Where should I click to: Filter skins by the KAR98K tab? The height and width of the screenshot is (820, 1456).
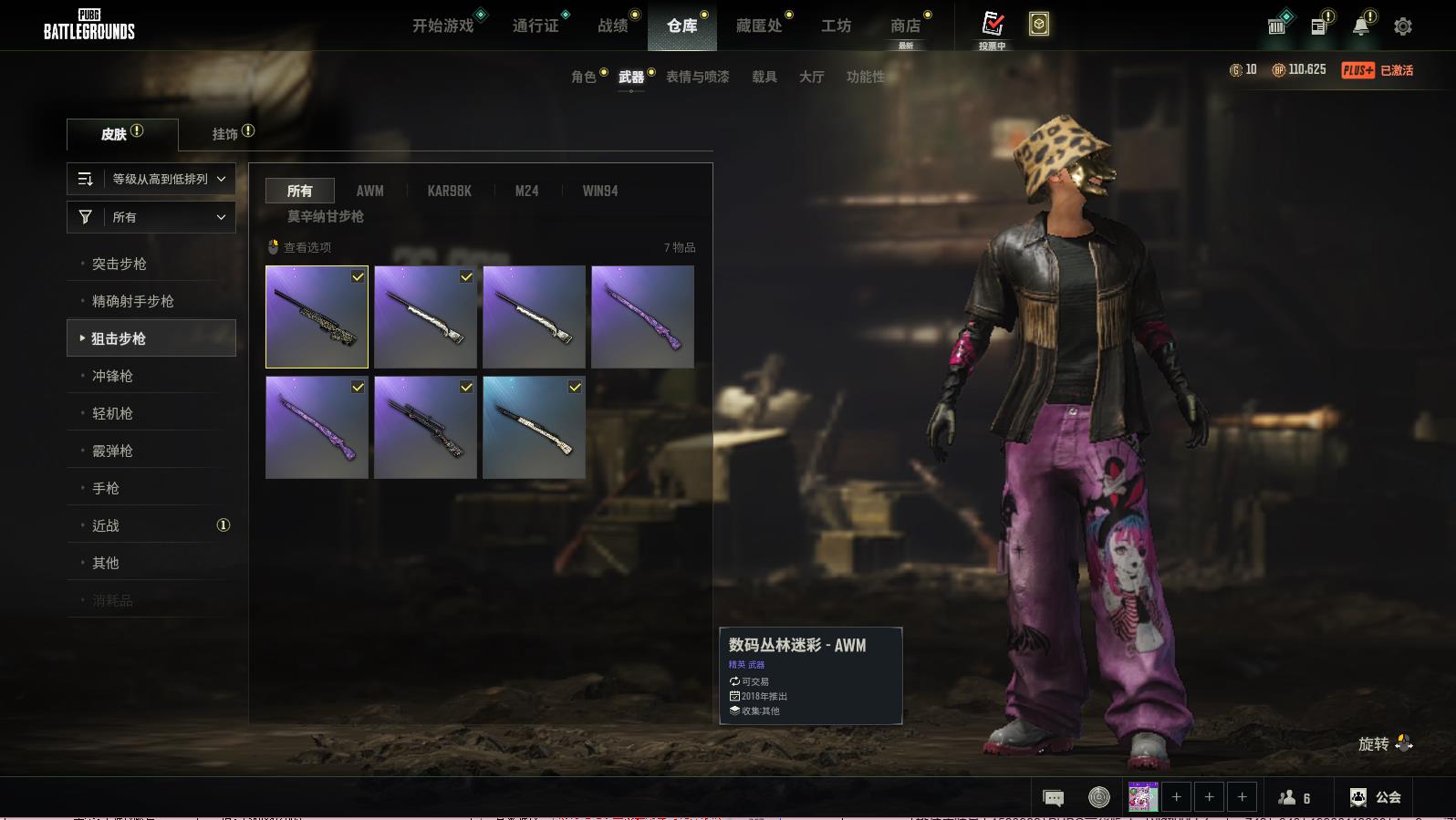pyautogui.click(x=450, y=191)
